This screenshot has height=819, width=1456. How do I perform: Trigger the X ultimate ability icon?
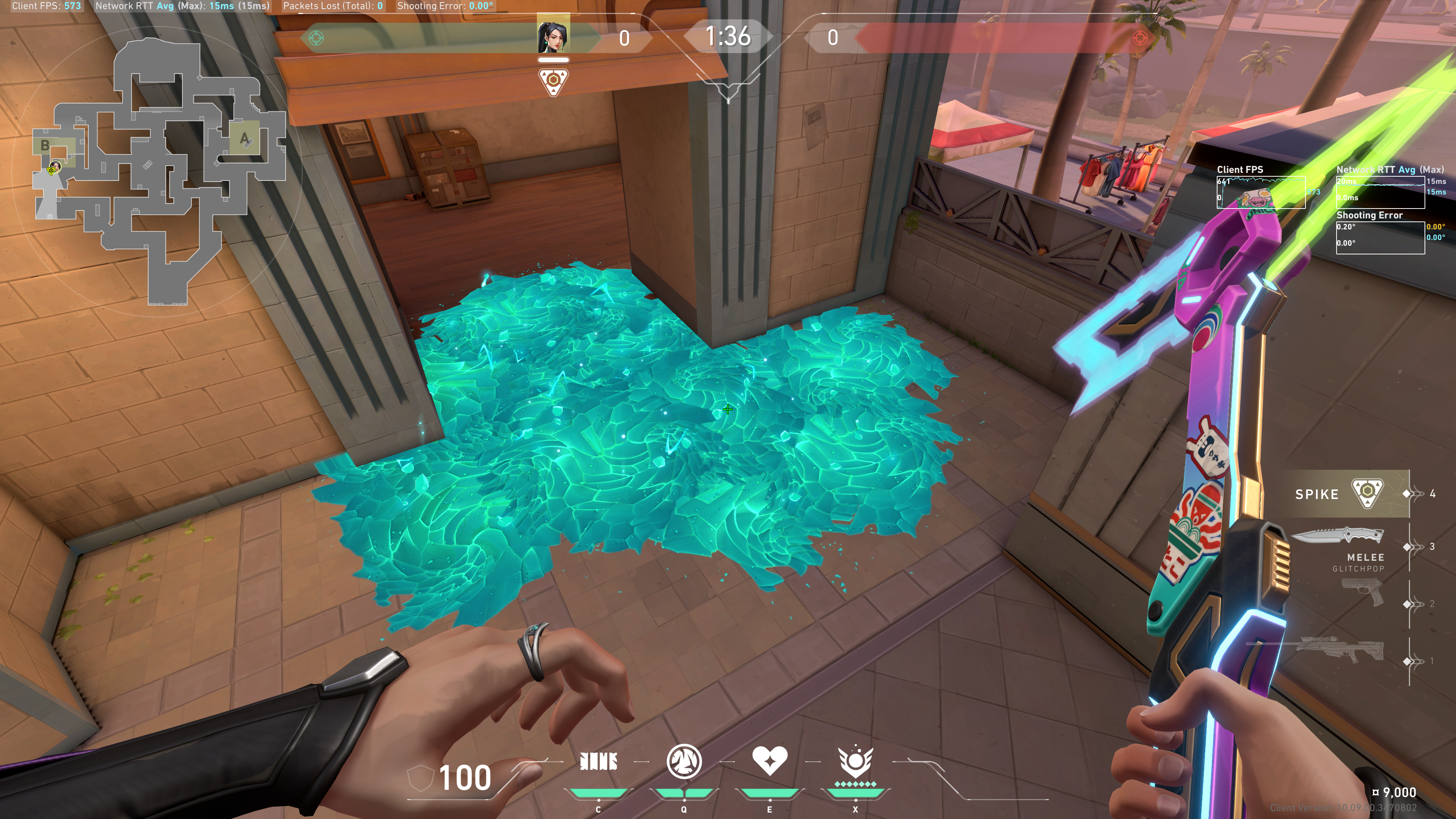(x=855, y=761)
